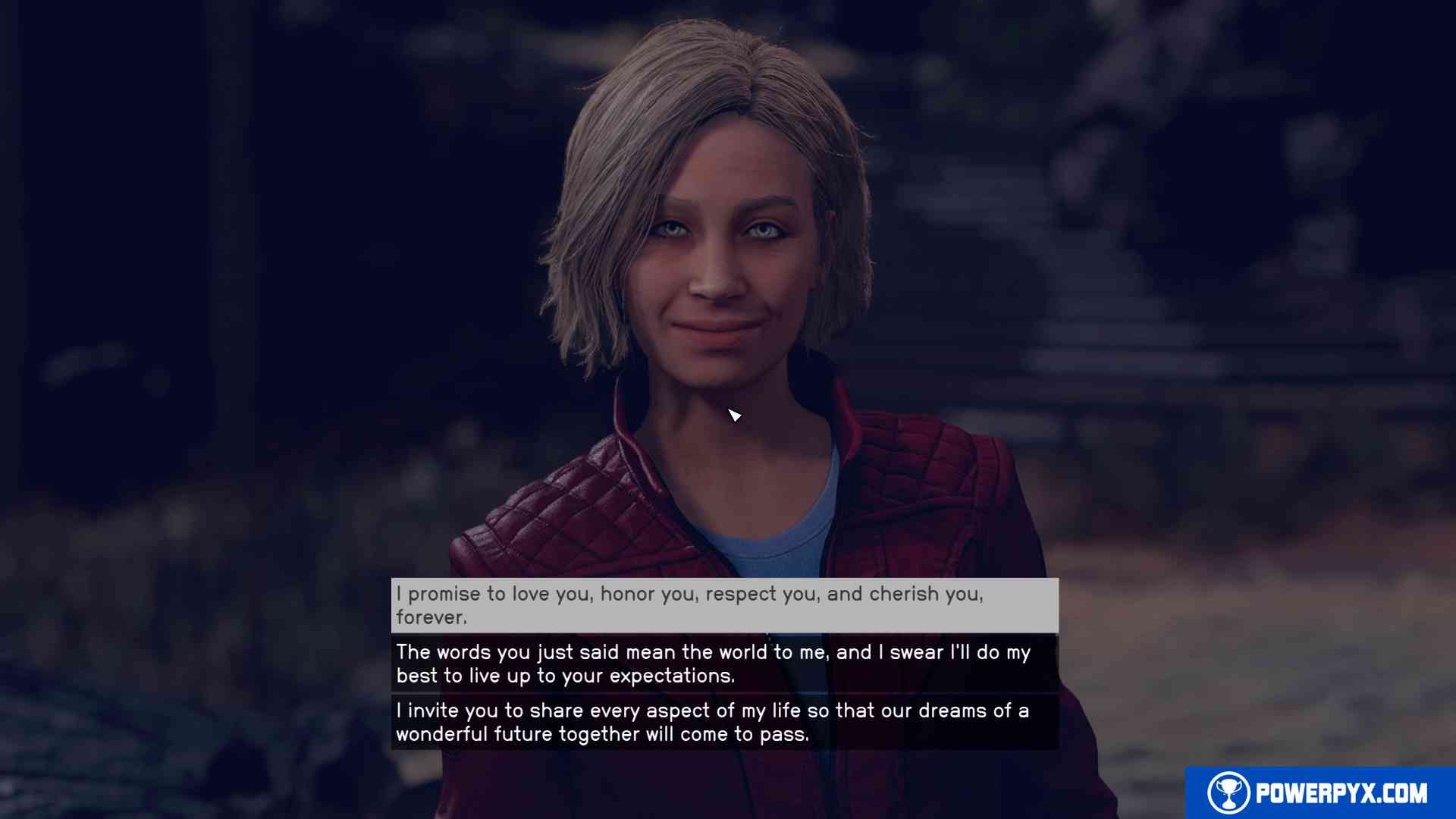Choose the "I promise to love you" reply
1456x819 pixels.
724,605
